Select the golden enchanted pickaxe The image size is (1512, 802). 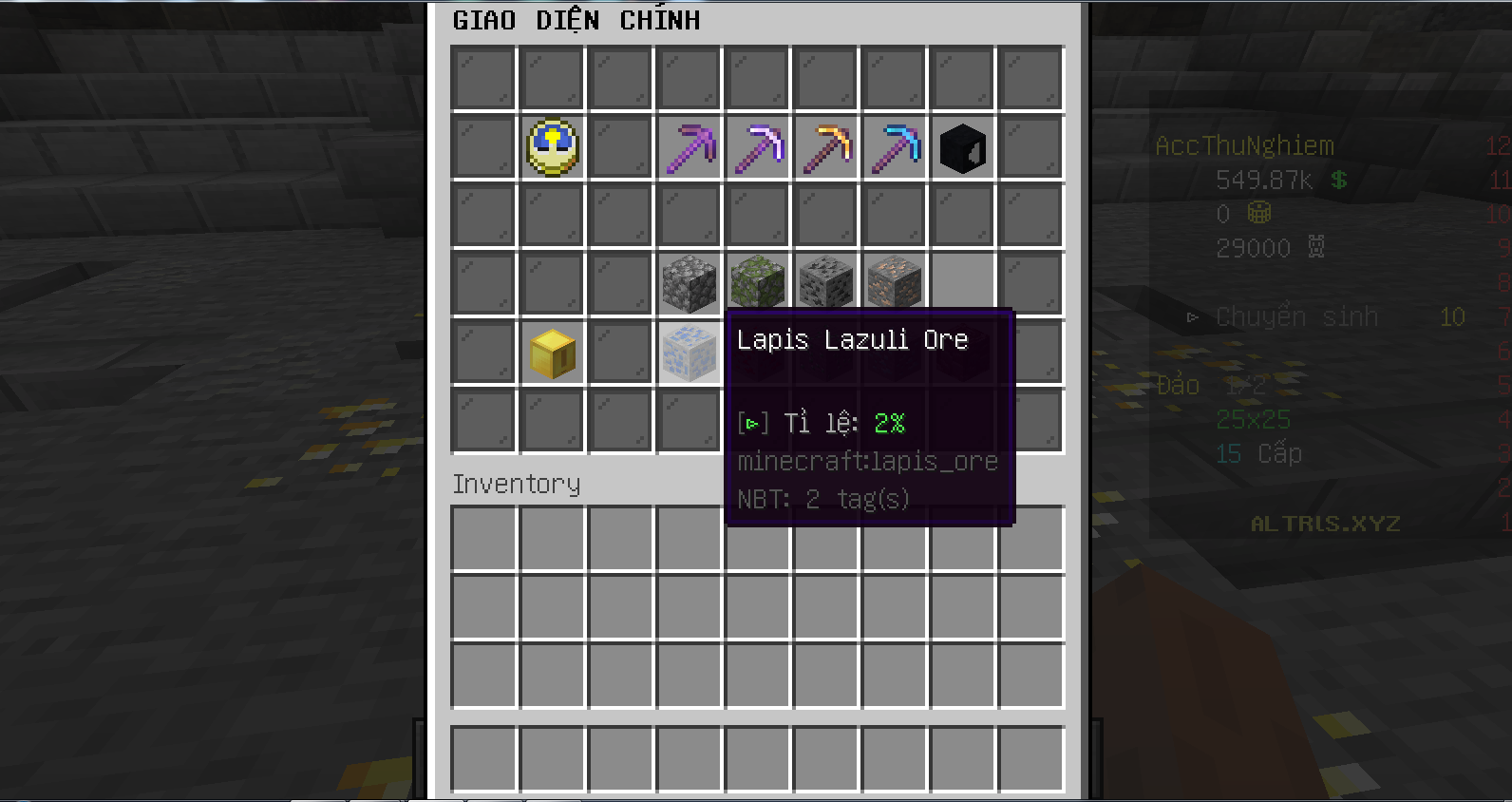(x=826, y=145)
